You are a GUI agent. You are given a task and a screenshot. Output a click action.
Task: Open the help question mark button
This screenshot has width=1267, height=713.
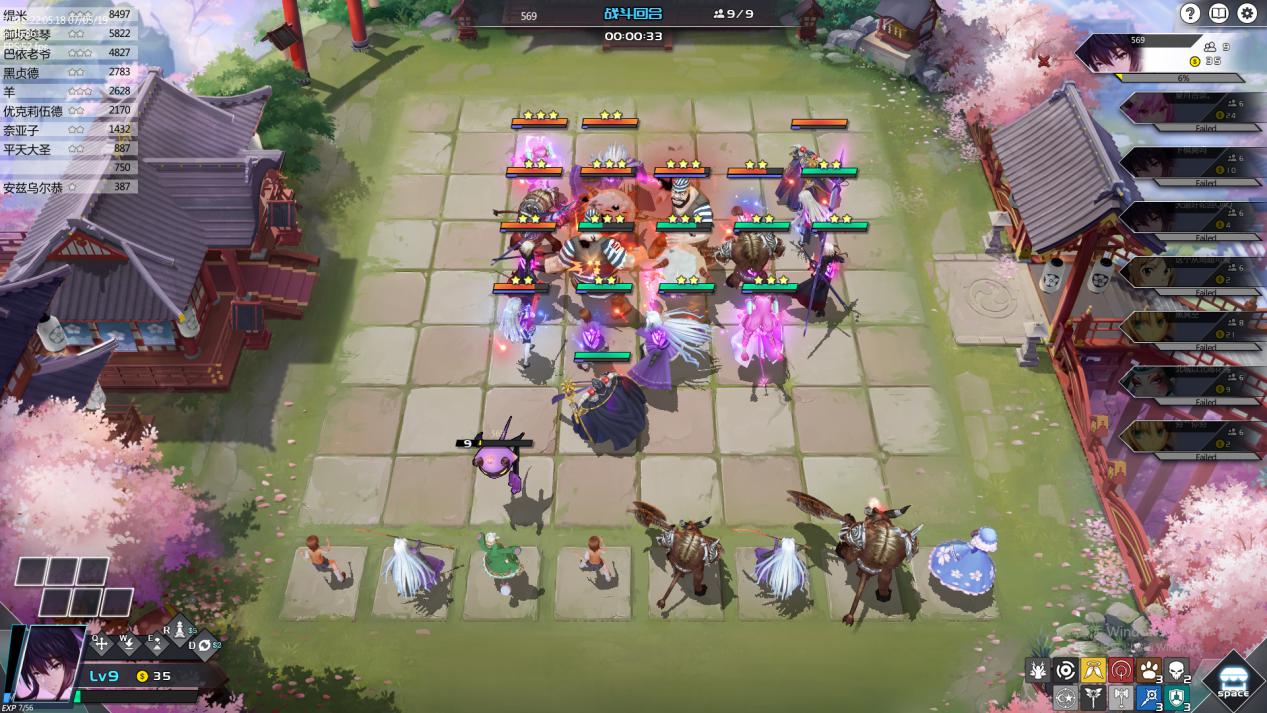coord(1190,13)
